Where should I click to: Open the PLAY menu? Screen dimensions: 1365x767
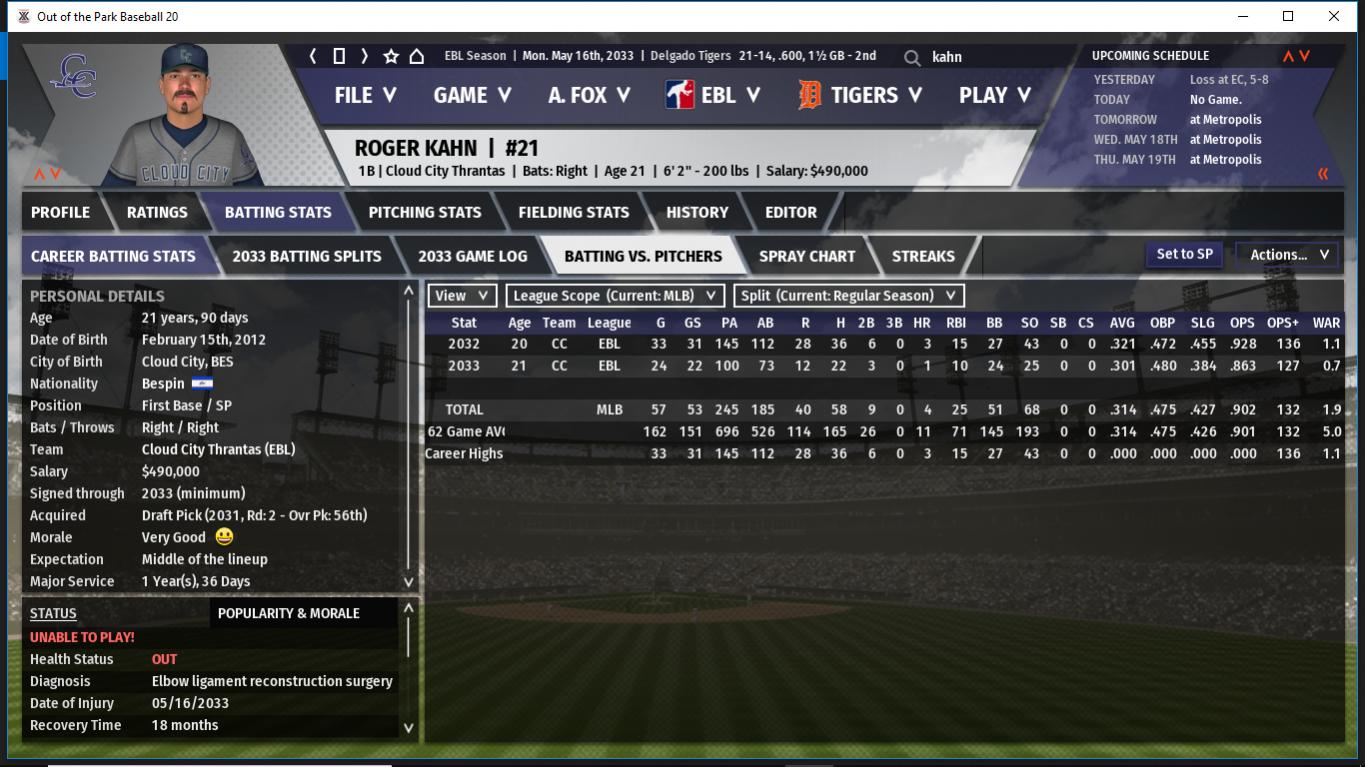pos(994,95)
